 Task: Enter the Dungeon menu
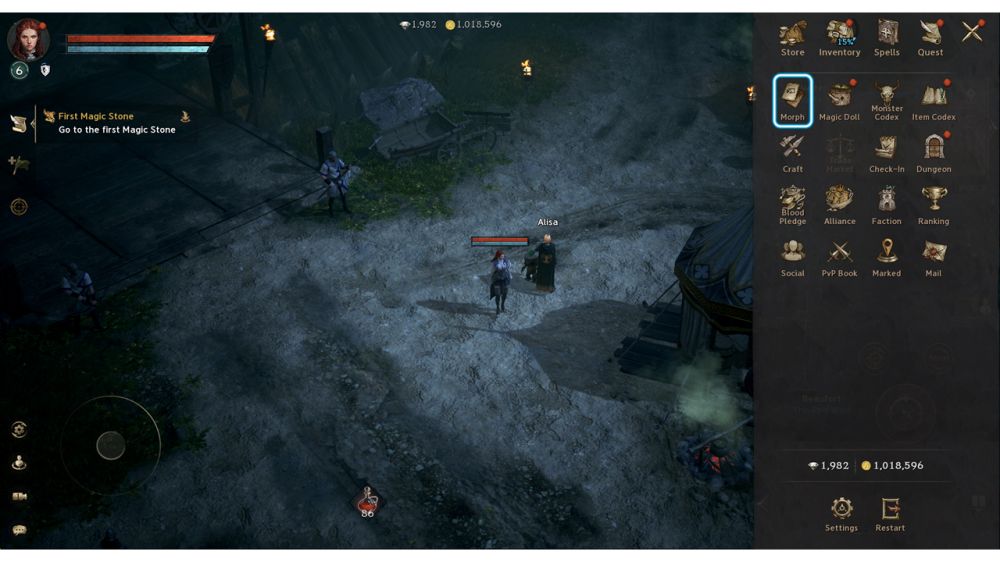click(x=934, y=152)
